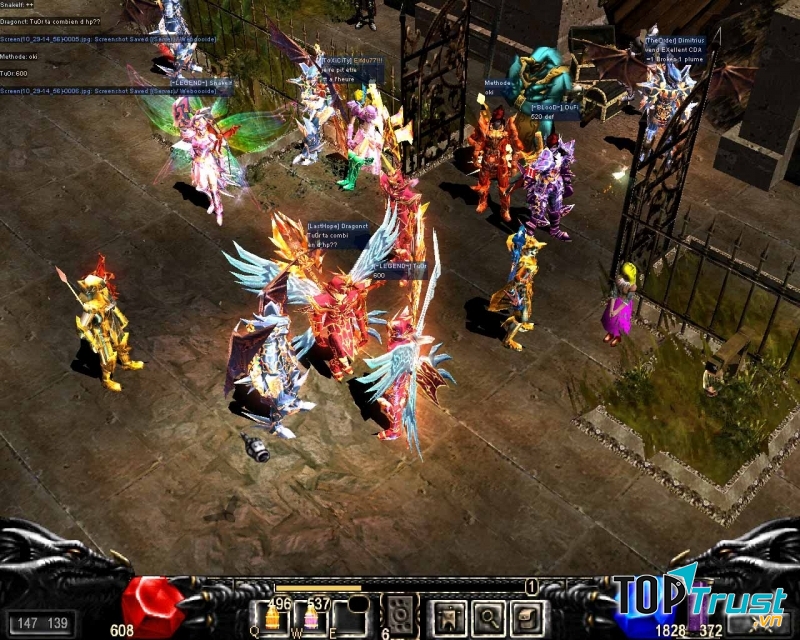Select the empty E quick slot
The width and height of the screenshot is (800, 640).
349,619
